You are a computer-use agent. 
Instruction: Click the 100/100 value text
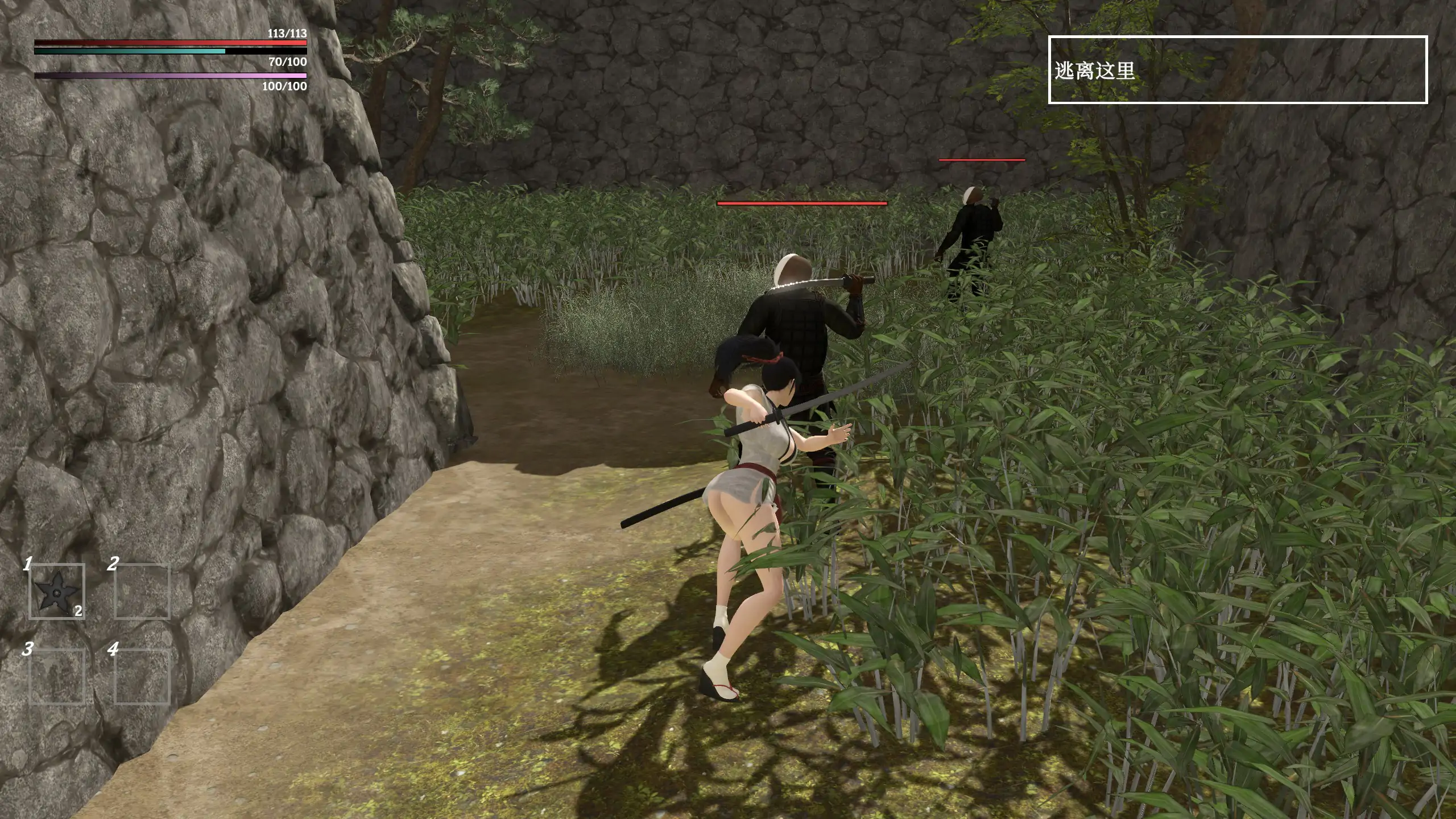284,88
